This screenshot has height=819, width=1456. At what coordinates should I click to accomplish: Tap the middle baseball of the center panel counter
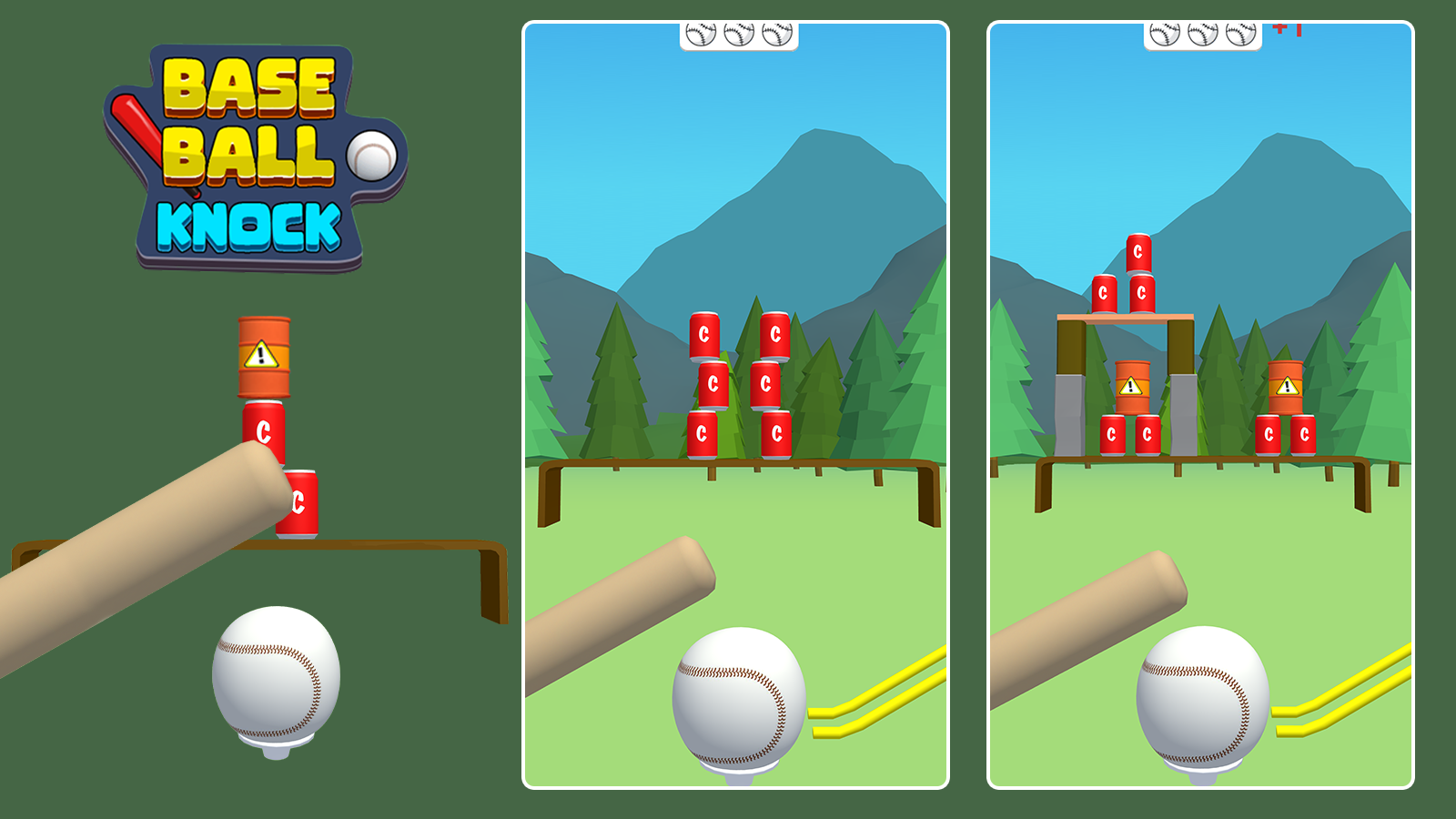tap(737, 33)
